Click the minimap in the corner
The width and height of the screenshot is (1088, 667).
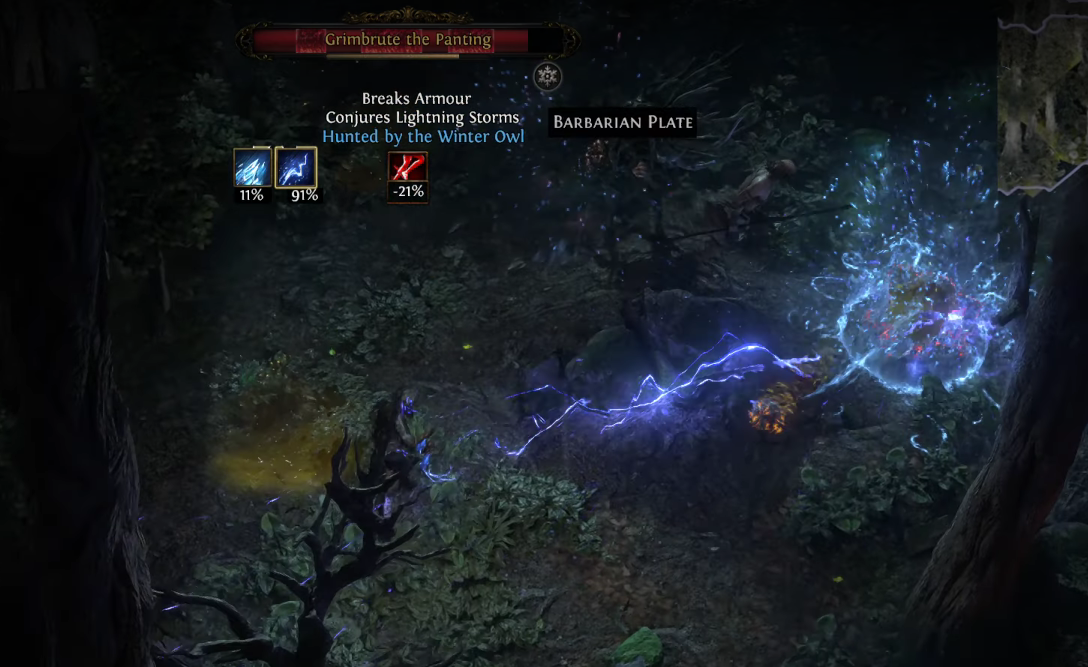[x=1042, y=95]
